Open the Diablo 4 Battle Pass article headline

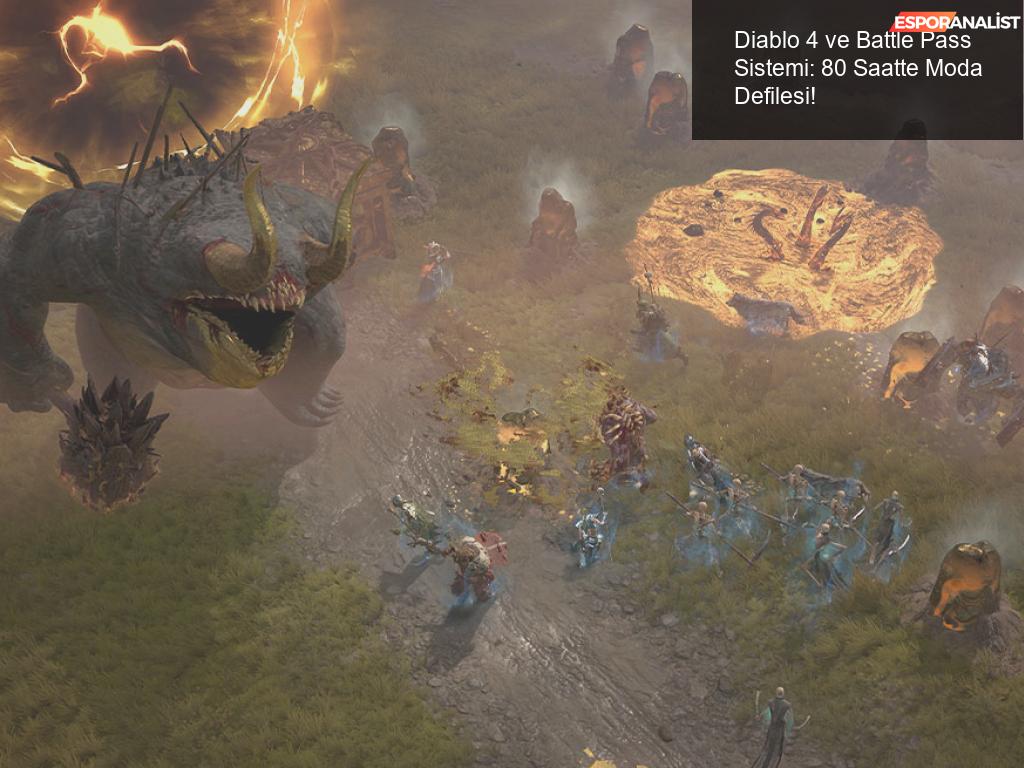click(x=857, y=69)
